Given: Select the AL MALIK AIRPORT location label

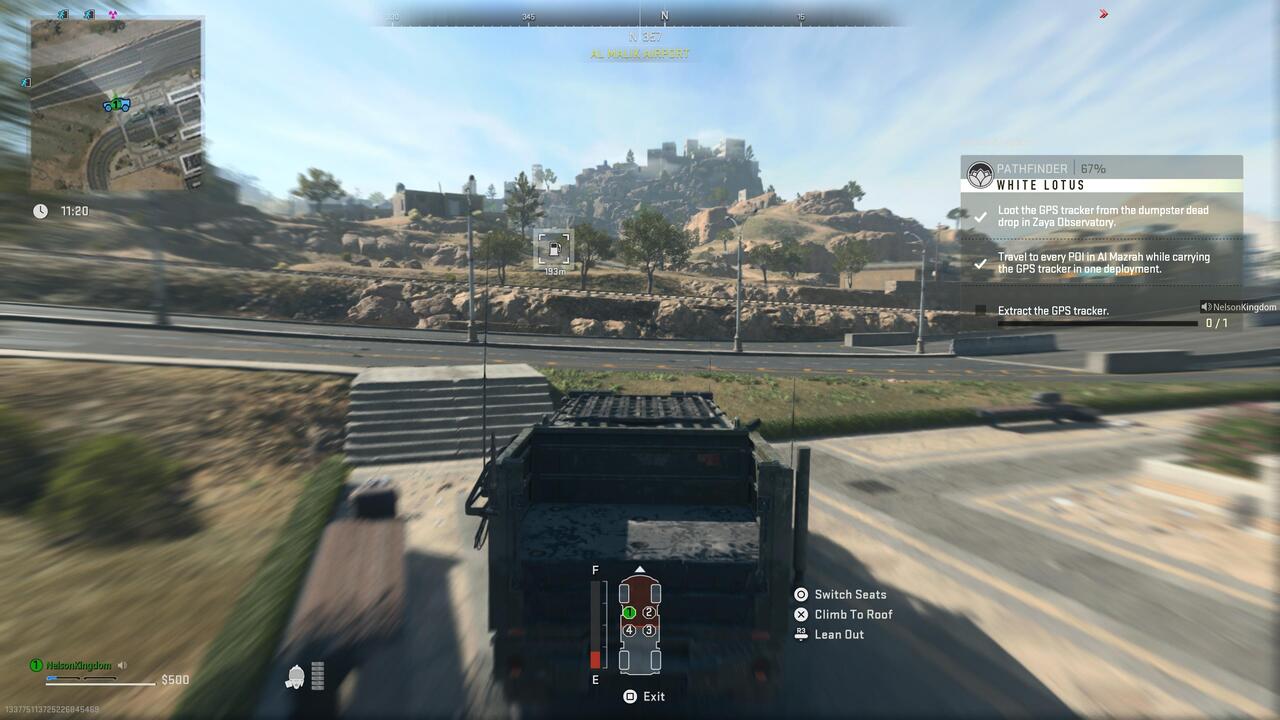Looking at the screenshot, I should 640,54.
